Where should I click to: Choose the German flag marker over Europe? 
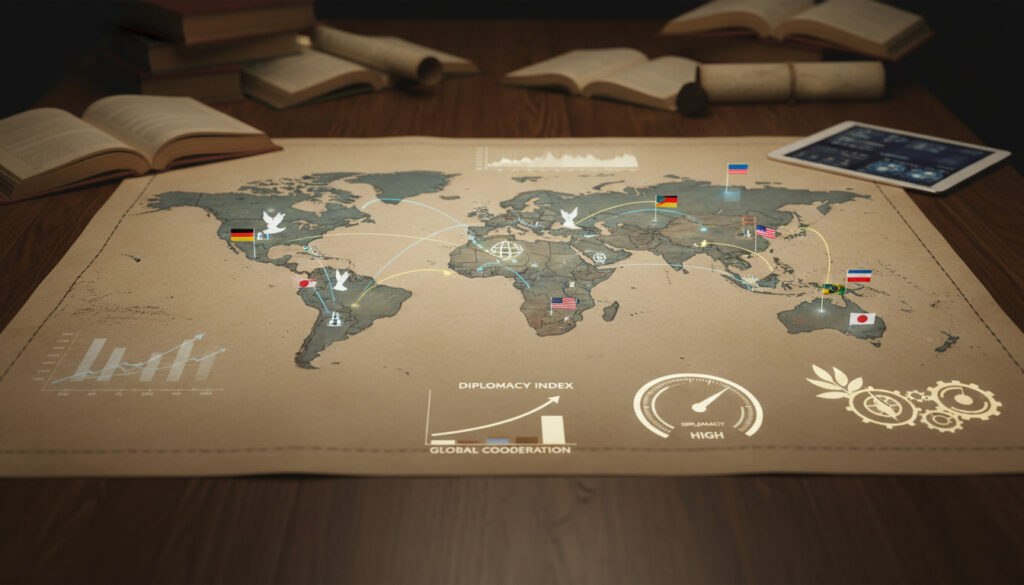coord(666,201)
